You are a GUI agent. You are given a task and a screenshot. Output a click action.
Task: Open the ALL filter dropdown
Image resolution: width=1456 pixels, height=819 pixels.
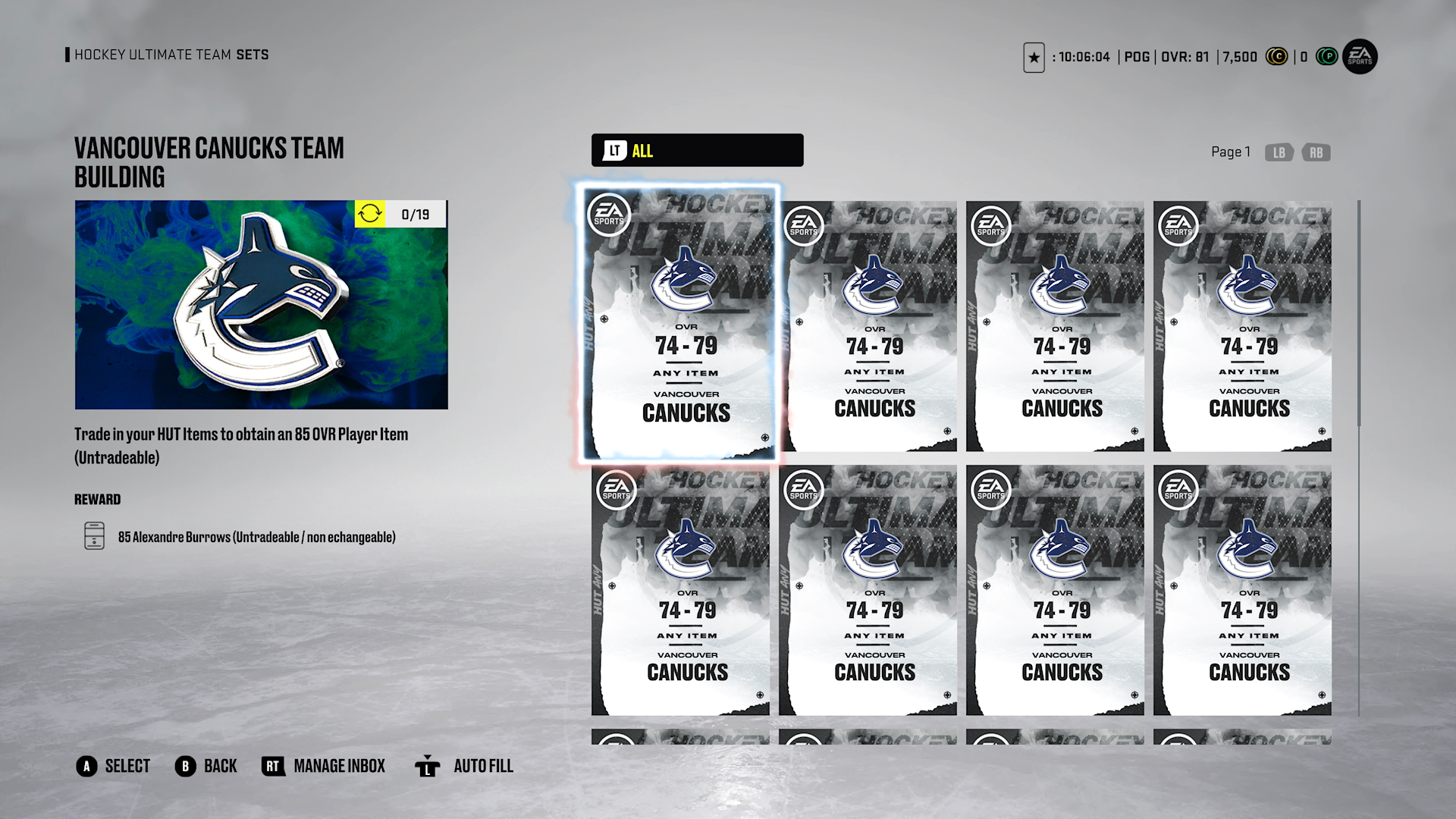pyautogui.click(x=696, y=150)
